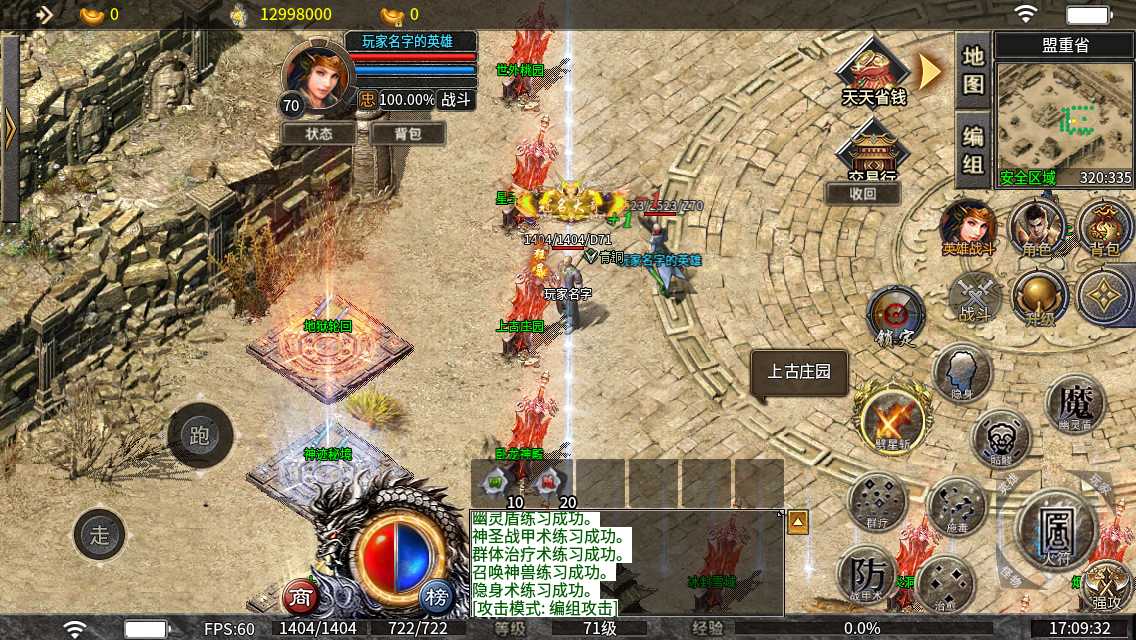This screenshot has height=640, width=1136.
Task: Open the 状态 hero status panel
Action: coord(319,133)
